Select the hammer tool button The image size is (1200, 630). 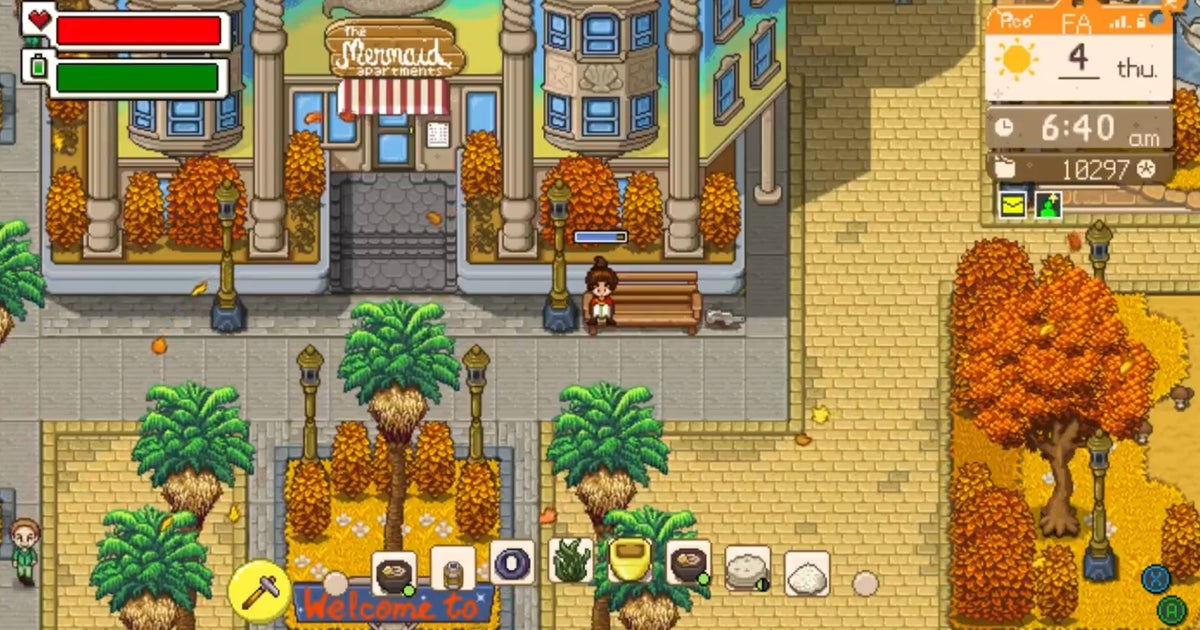click(x=259, y=589)
